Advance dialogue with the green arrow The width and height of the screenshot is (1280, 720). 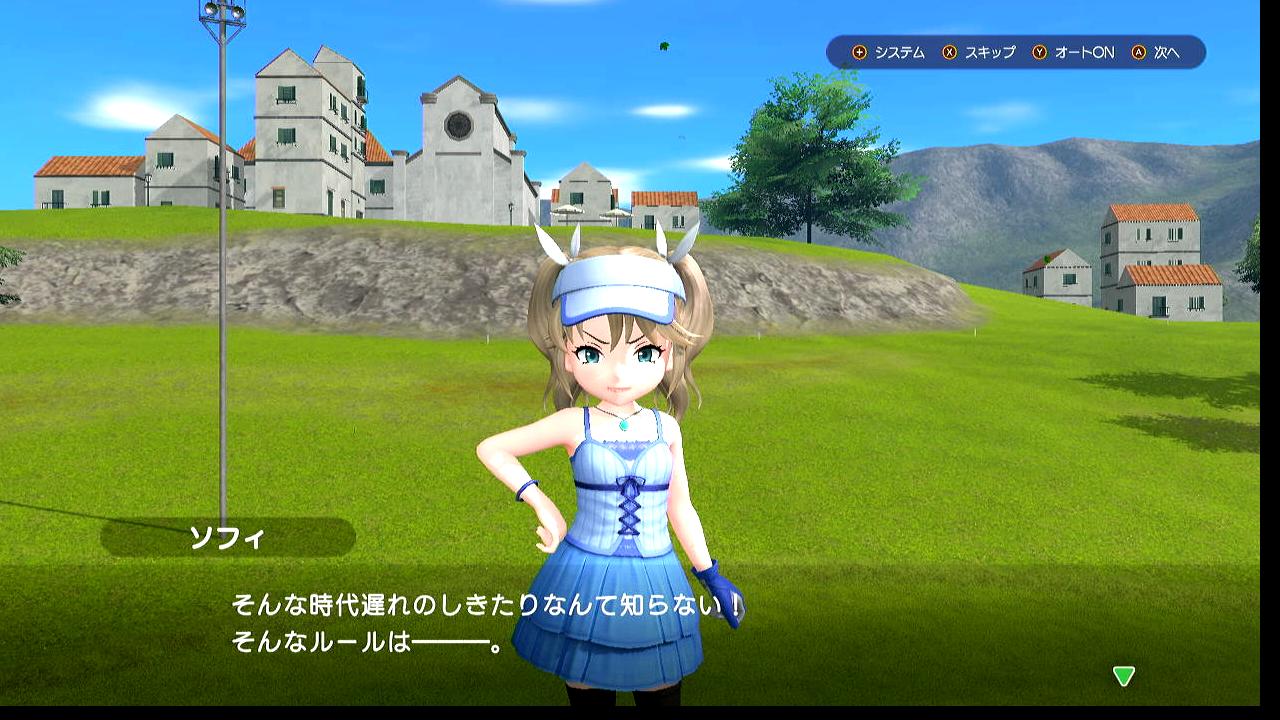[x=1123, y=676]
